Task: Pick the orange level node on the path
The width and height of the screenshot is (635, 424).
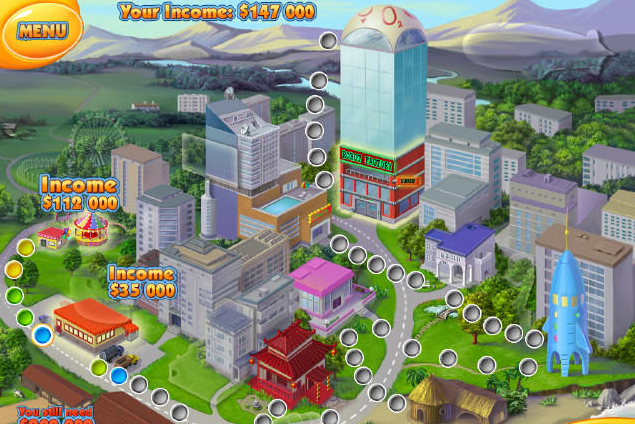Action: pos(13,269)
